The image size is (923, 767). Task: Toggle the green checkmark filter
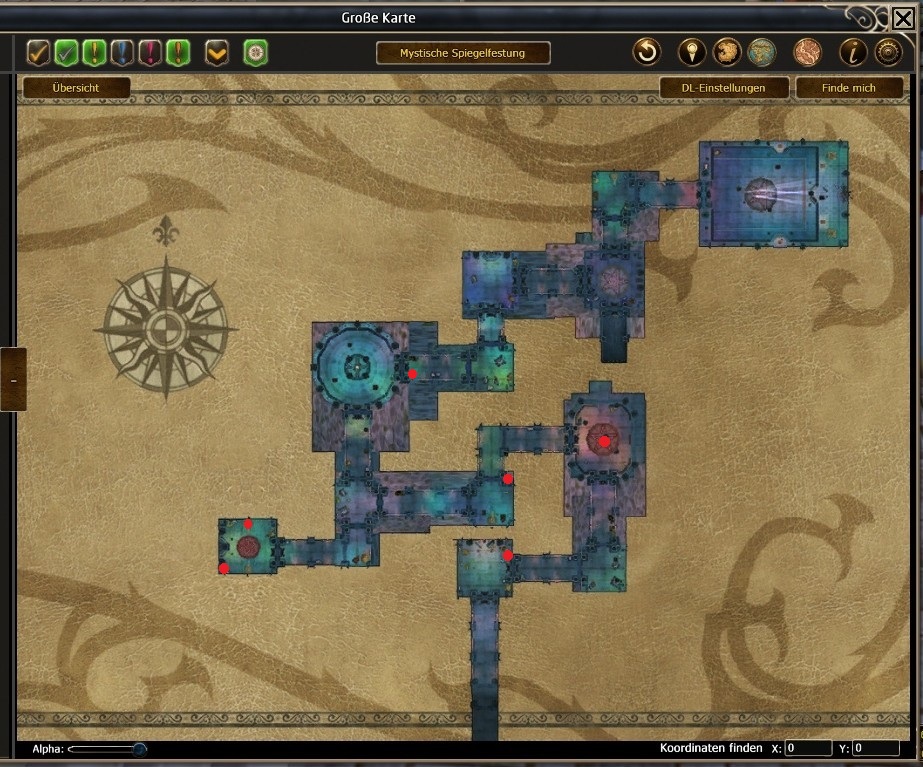point(67,52)
